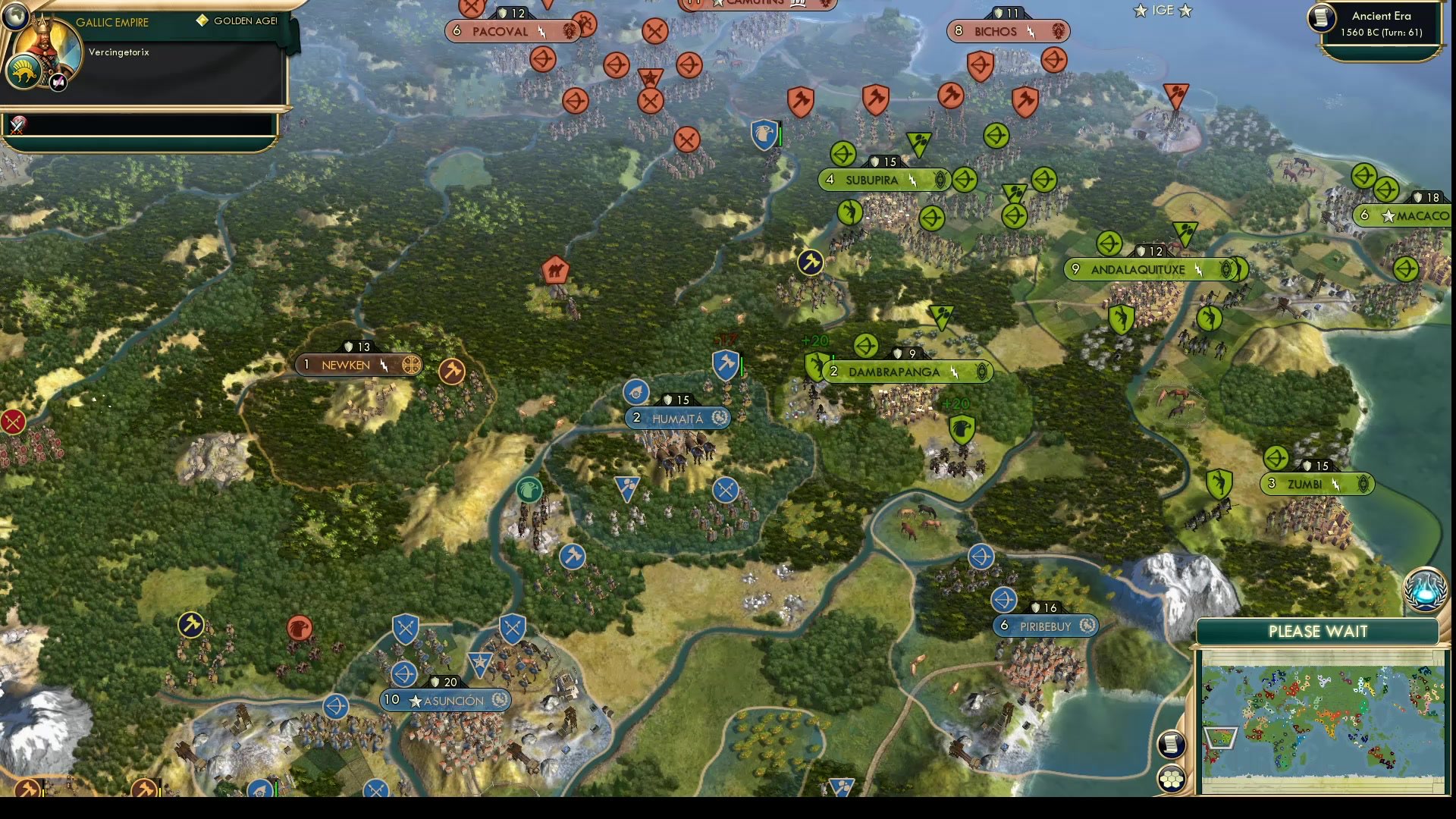Screen dimensions: 1456x819
Task: Select the city of Piribebuy
Action: point(1045,626)
